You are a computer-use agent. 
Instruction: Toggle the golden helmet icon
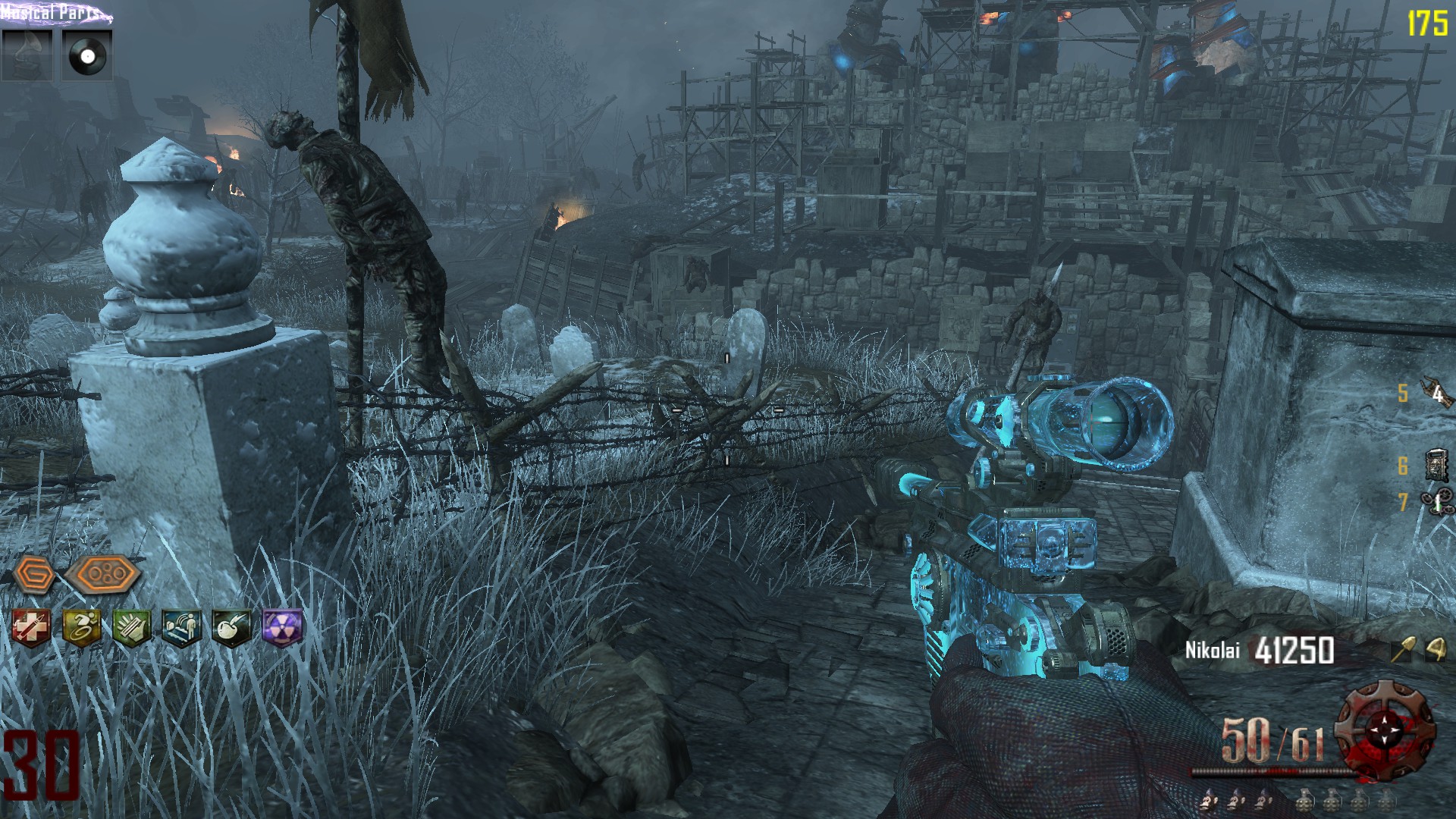(1436, 651)
